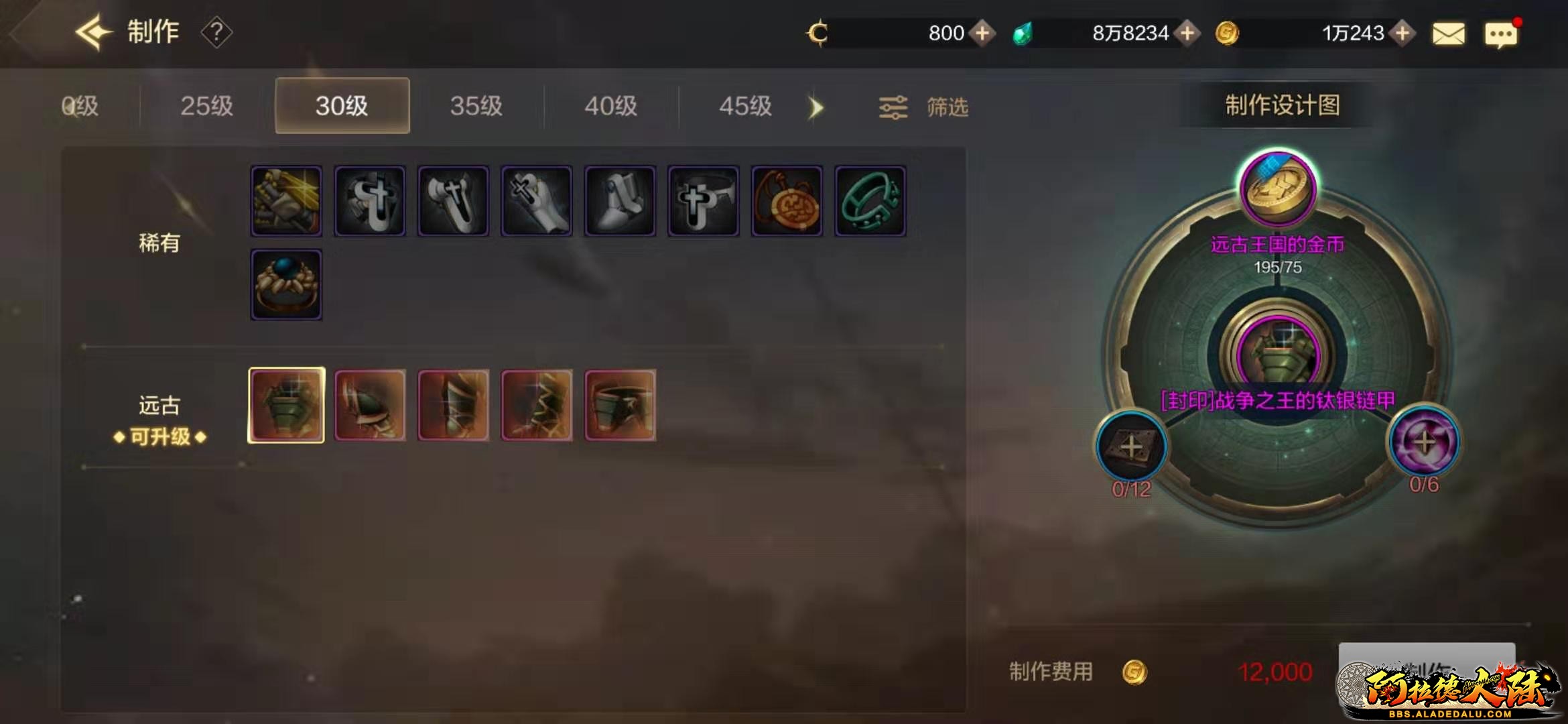Open the chat bubble with red notification
The height and width of the screenshot is (724, 1568).
[x=1500, y=34]
